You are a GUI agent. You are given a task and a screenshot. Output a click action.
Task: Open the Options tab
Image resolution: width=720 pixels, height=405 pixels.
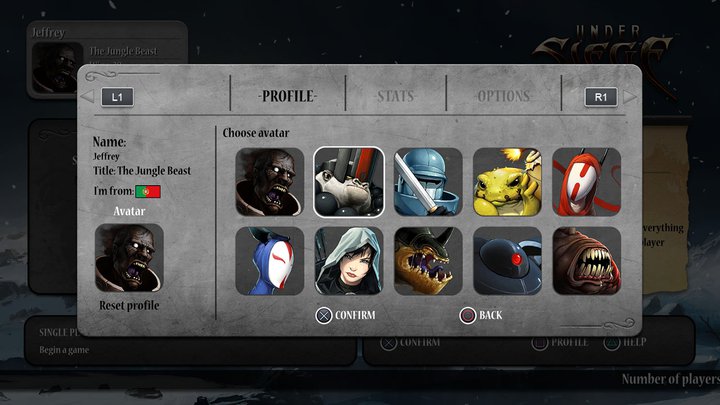[503, 97]
